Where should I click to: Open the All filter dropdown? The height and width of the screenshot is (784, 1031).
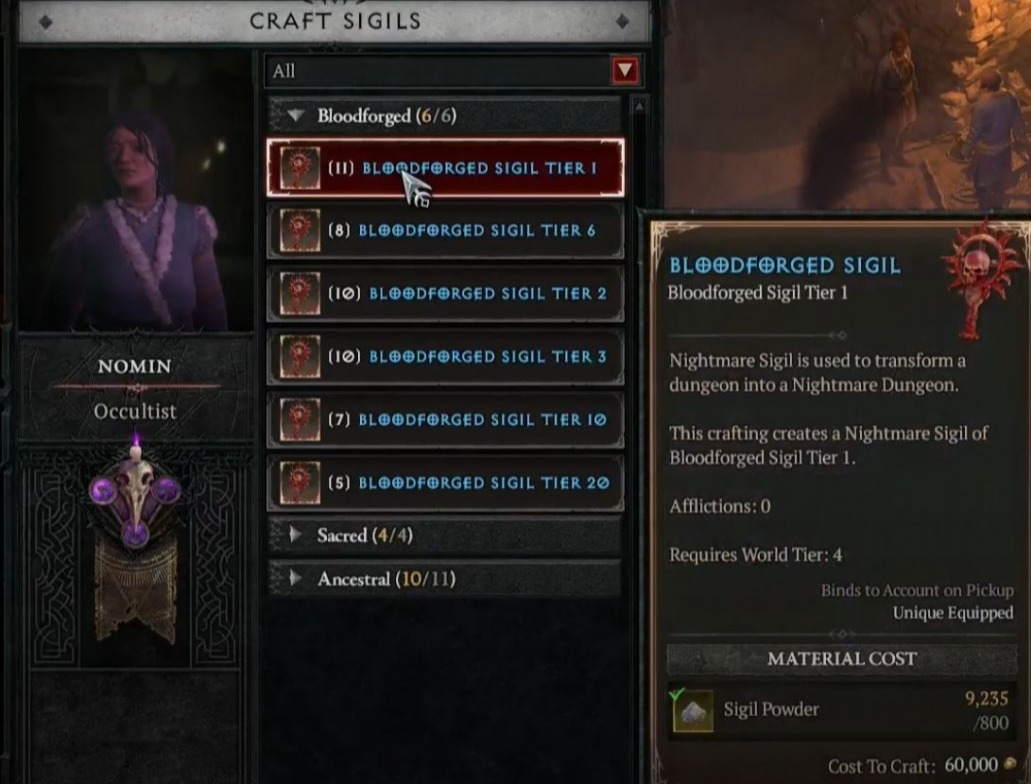pyautogui.click(x=625, y=71)
